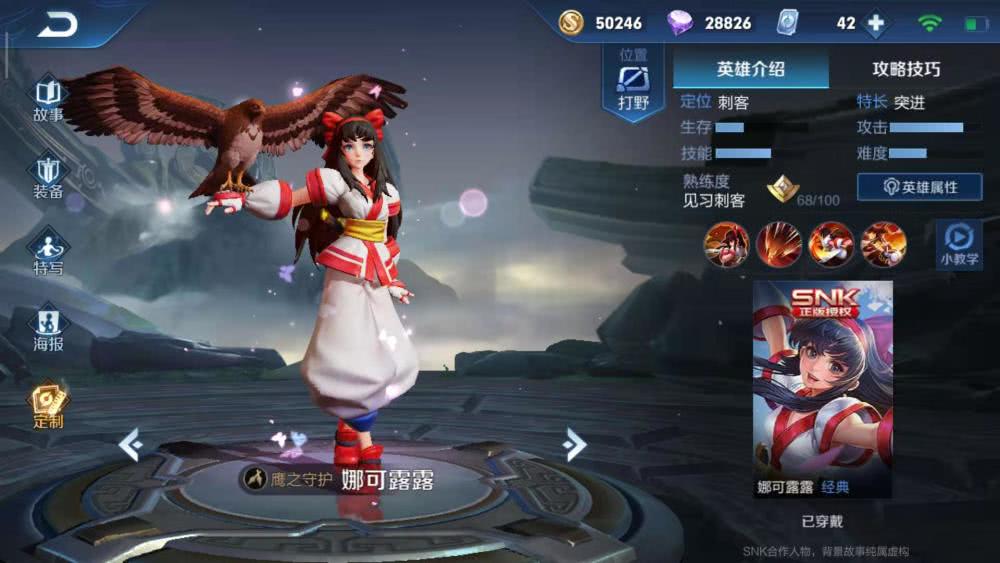Tap the gold coin currency icon

click(571, 23)
